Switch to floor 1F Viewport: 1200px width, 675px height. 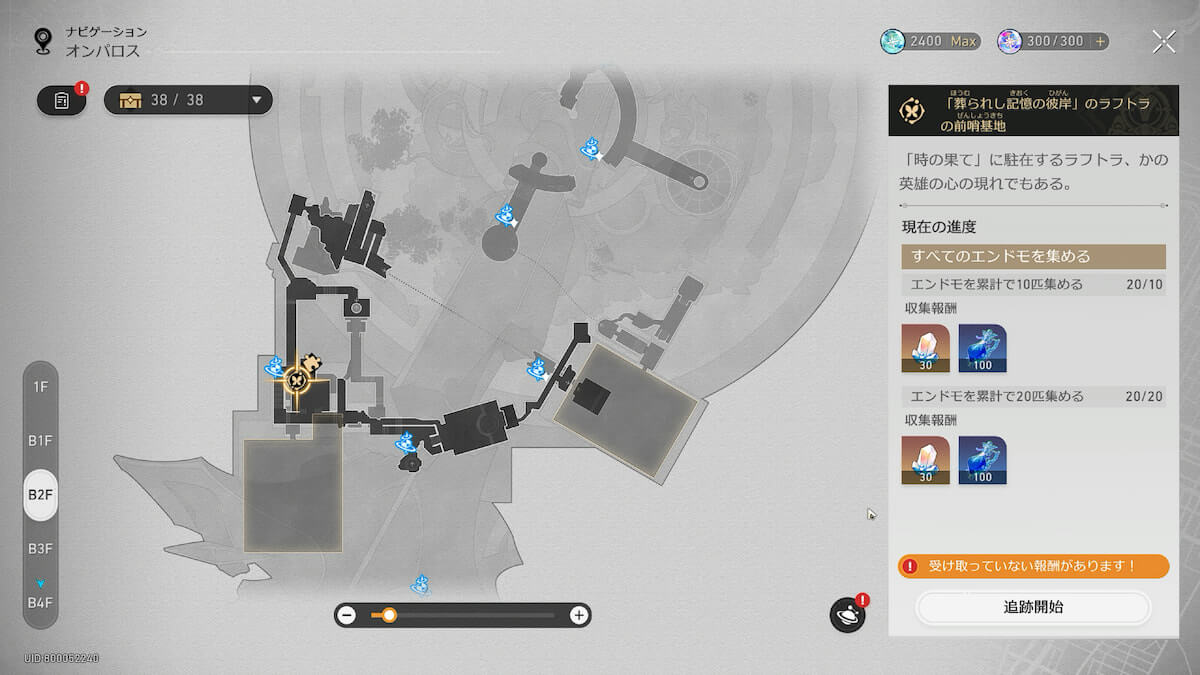(x=40, y=386)
